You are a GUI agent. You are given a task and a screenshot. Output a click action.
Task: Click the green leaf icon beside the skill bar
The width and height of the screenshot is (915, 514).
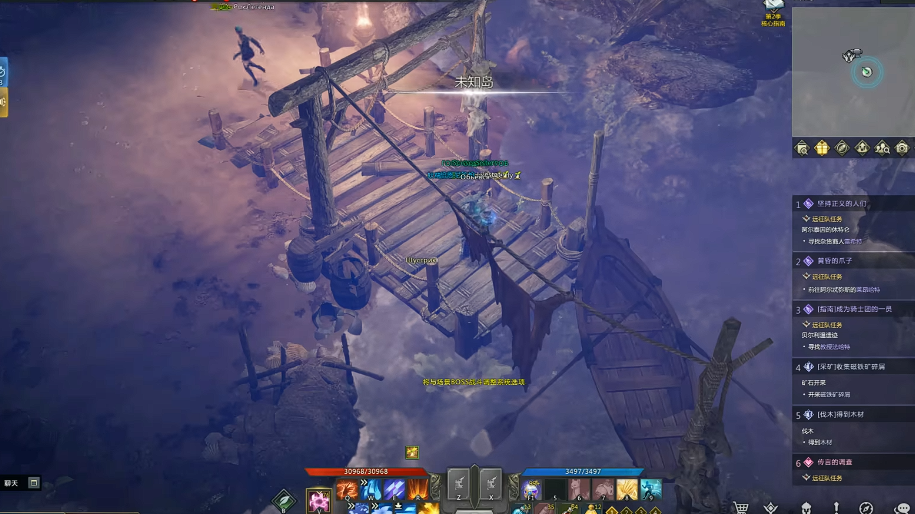pyautogui.click(x=285, y=500)
